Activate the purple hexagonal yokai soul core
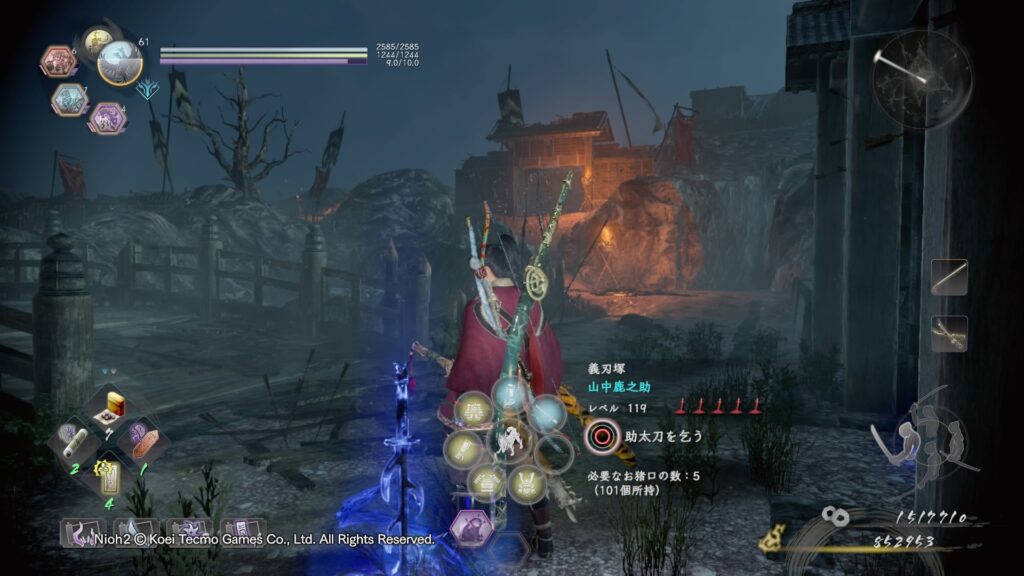1024x576 pixels. (x=108, y=118)
